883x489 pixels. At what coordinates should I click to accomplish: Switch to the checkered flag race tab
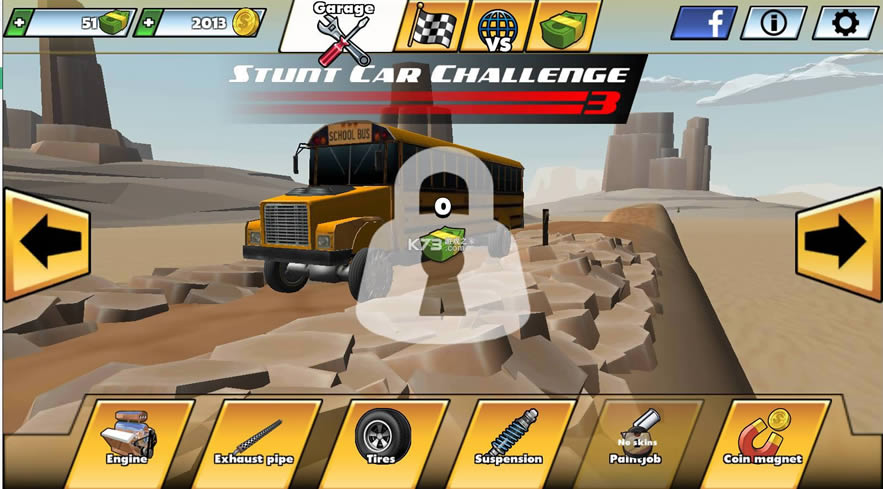tap(431, 26)
